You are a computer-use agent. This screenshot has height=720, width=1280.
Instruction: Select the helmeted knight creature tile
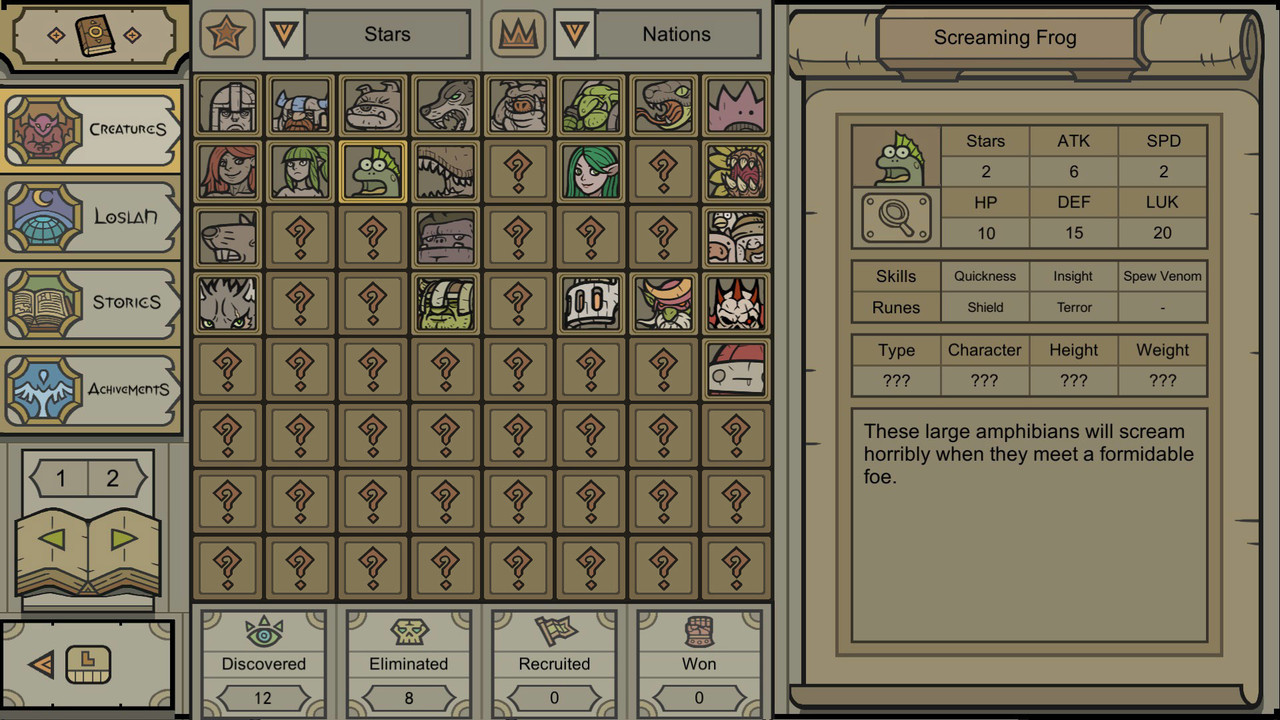228,106
